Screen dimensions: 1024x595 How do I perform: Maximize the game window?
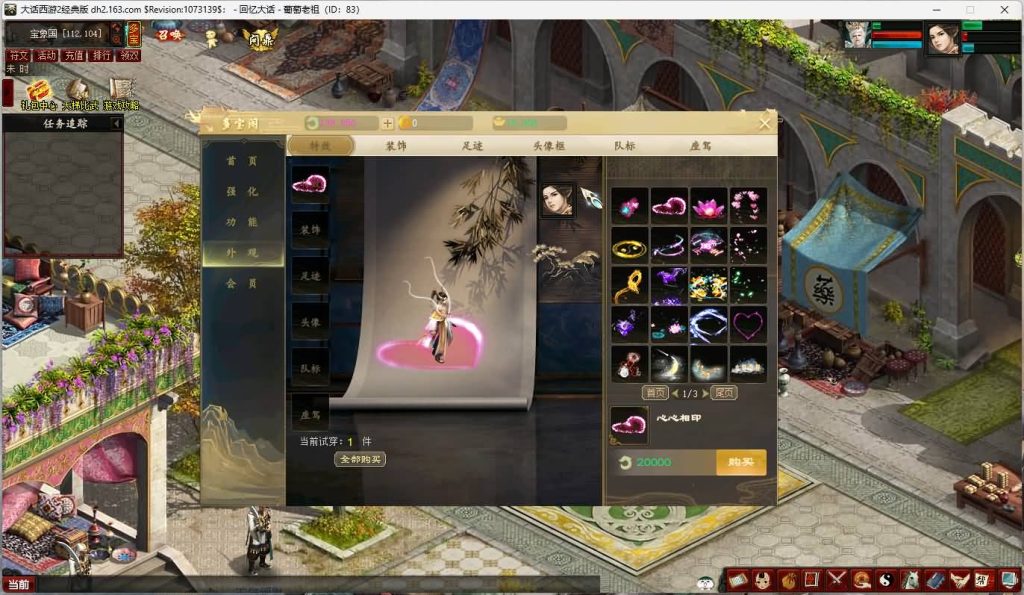(x=969, y=9)
